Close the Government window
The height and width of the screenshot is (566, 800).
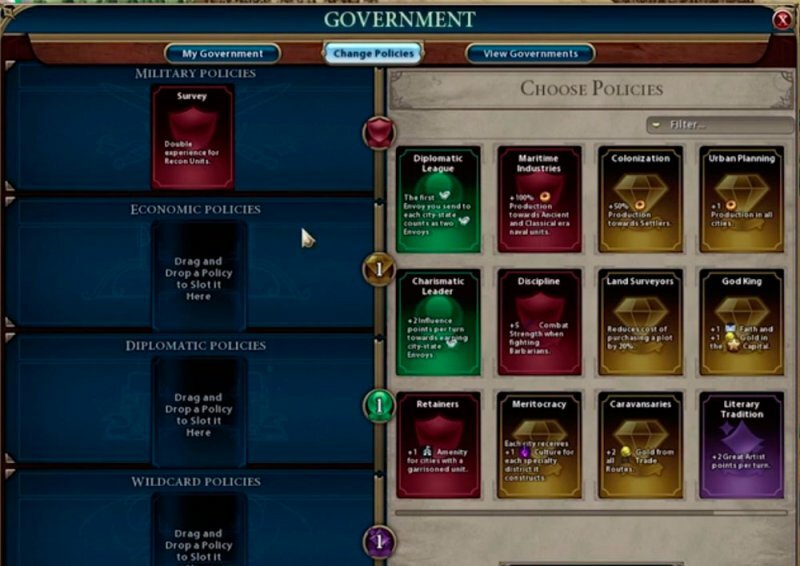click(x=783, y=20)
